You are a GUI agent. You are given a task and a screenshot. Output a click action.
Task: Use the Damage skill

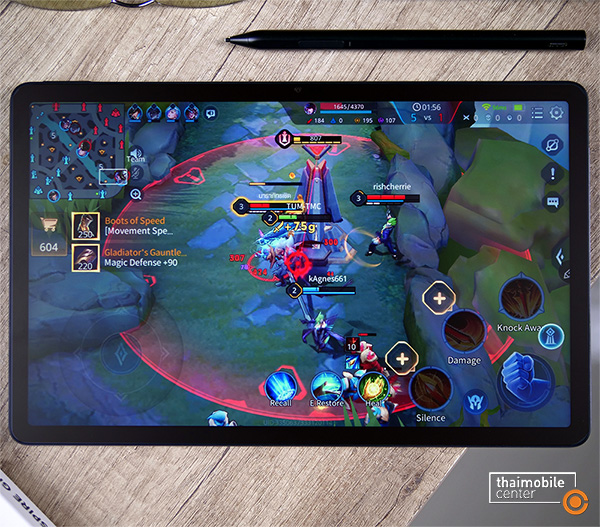tap(464, 332)
